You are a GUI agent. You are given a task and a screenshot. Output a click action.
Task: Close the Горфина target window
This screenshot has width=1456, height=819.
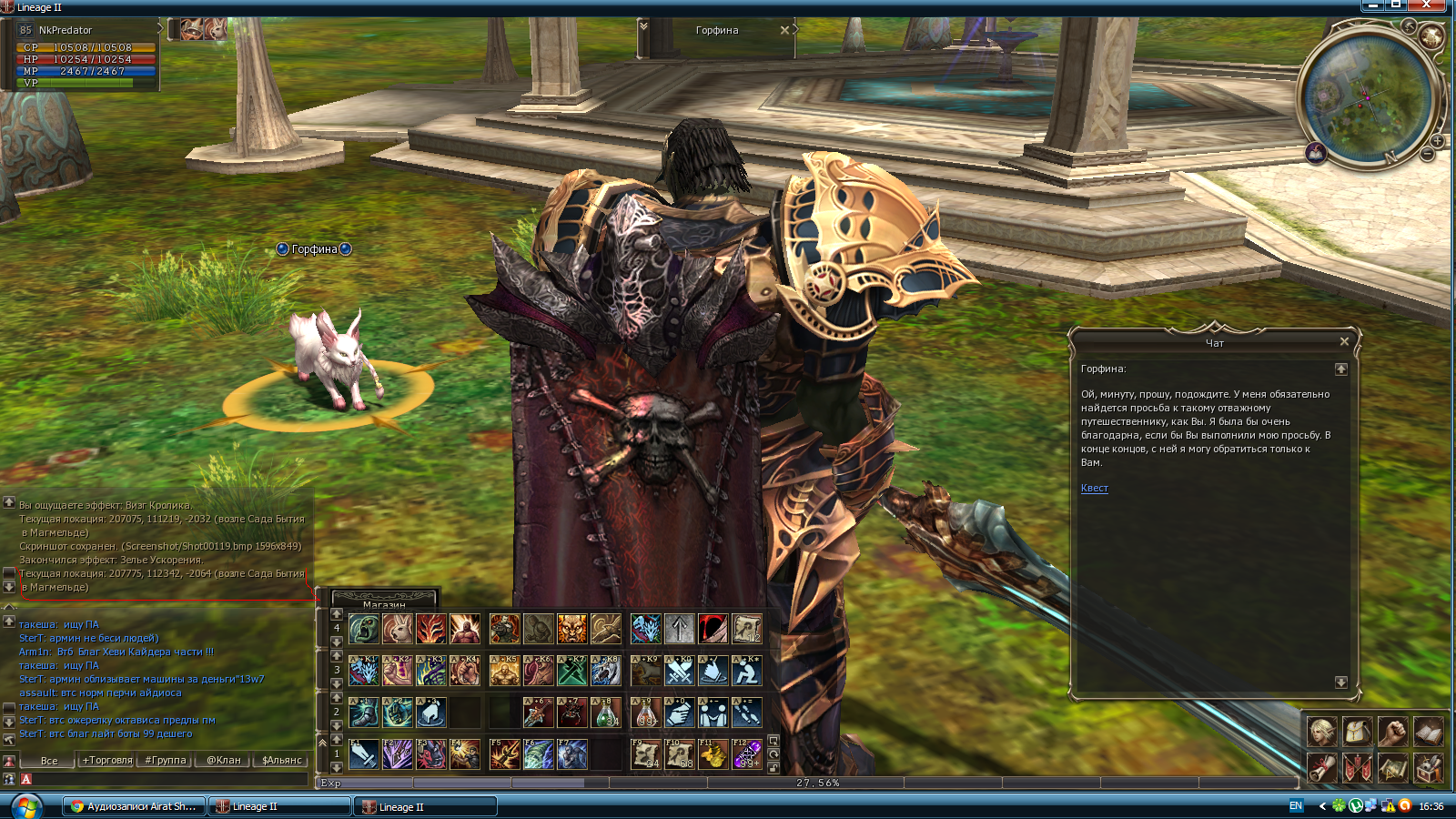(x=784, y=30)
